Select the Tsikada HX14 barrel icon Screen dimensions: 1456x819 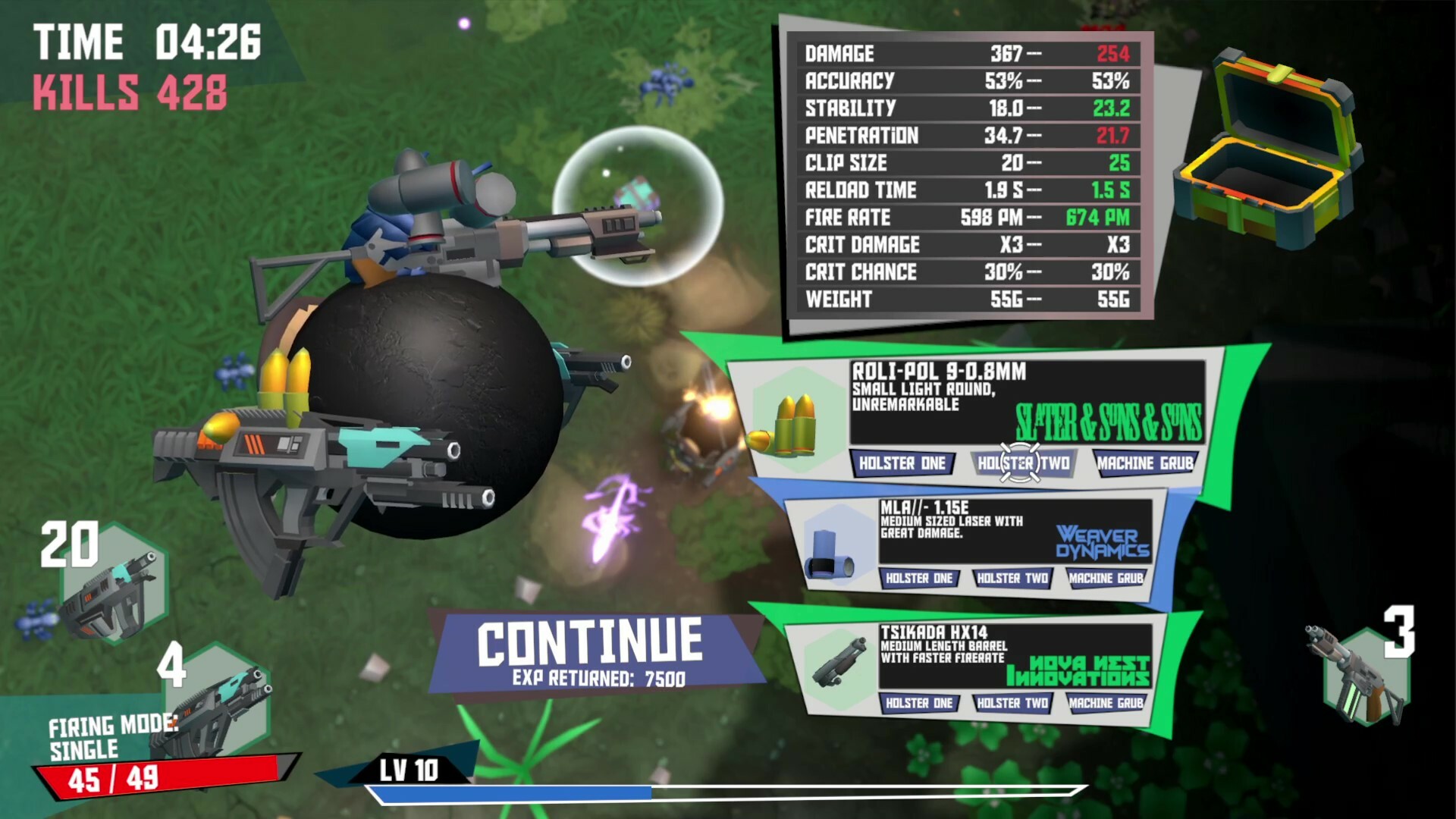[839, 661]
